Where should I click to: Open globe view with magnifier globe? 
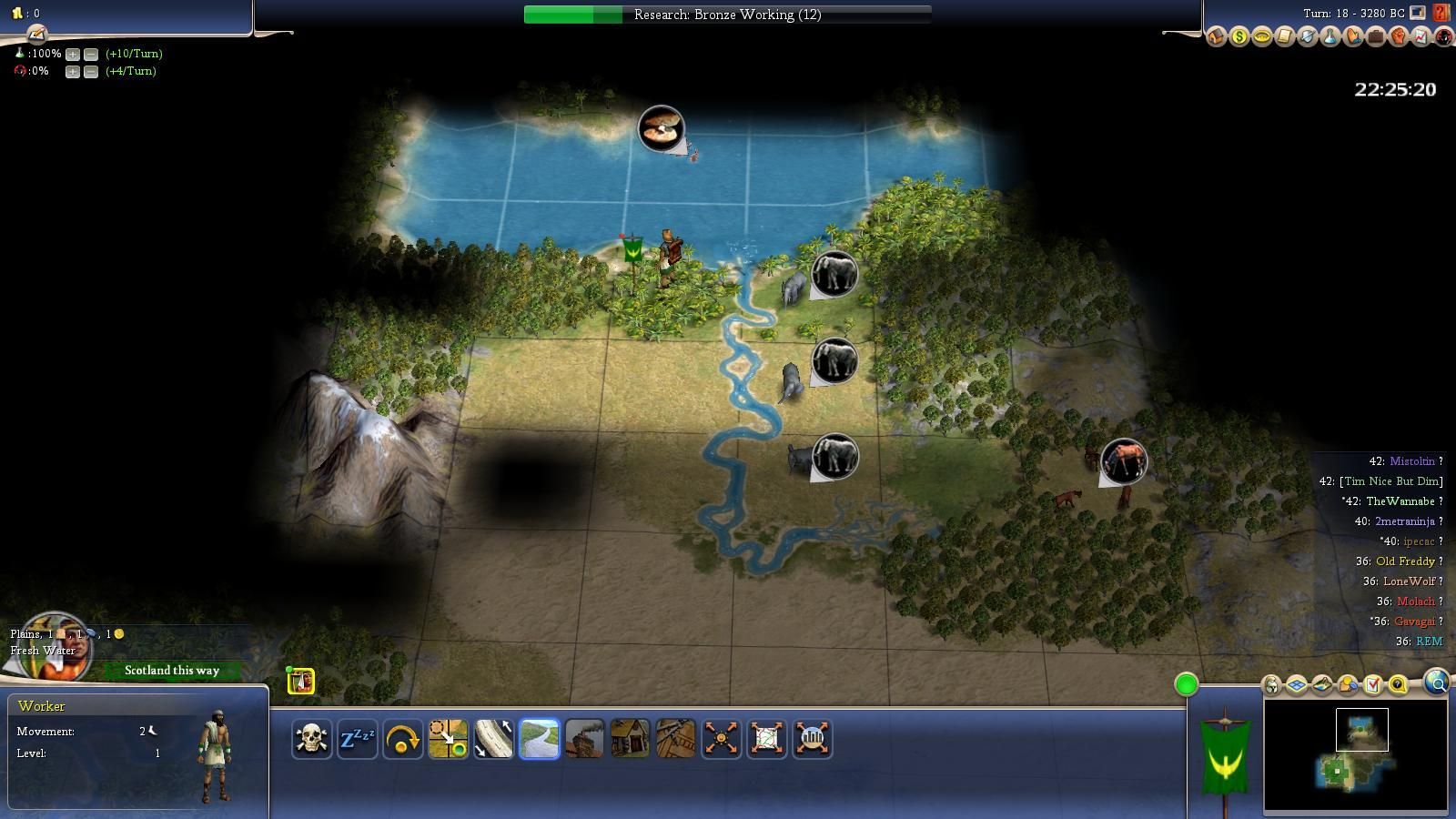(1437, 682)
